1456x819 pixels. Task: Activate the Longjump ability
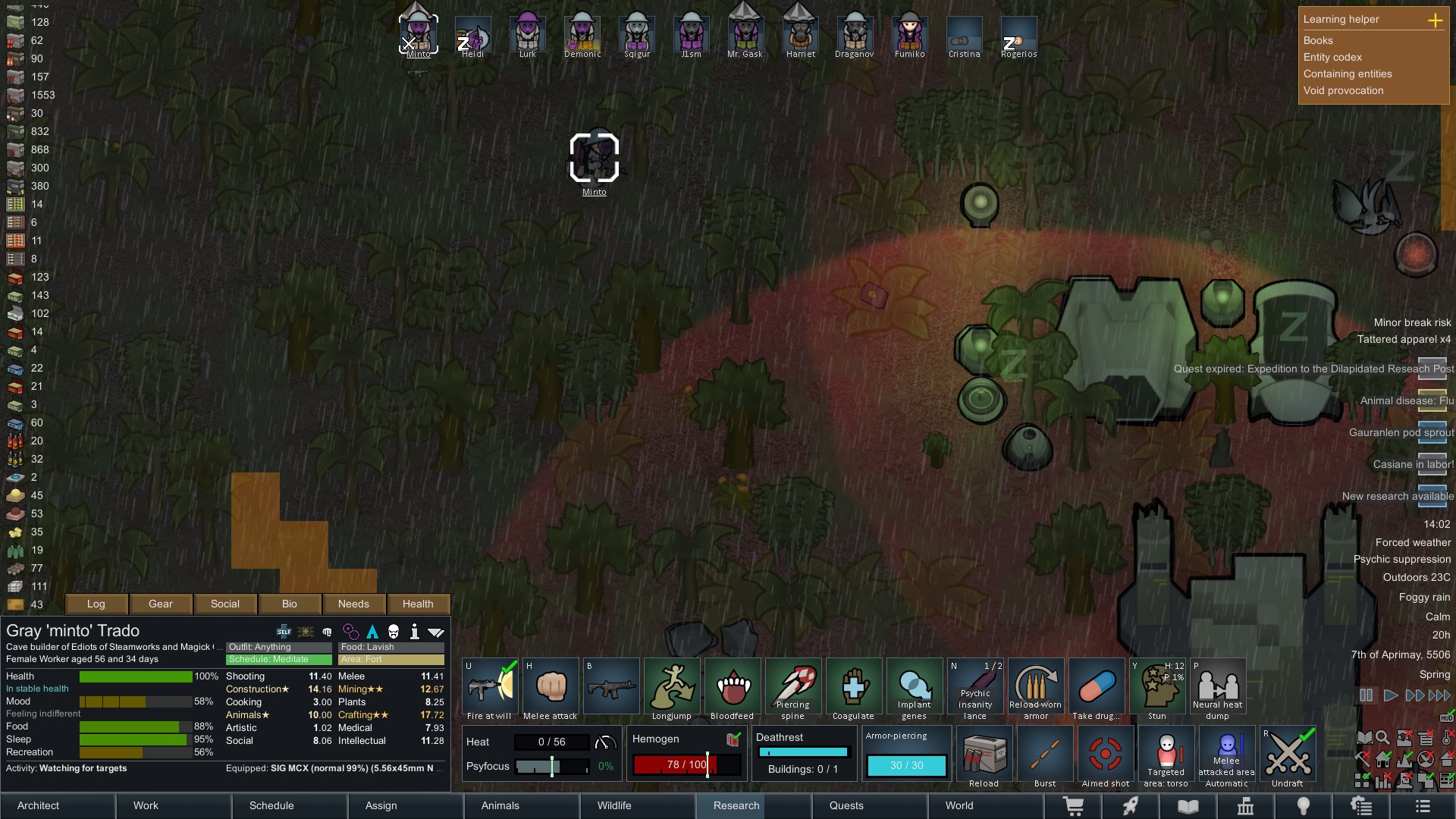[672, 689]
